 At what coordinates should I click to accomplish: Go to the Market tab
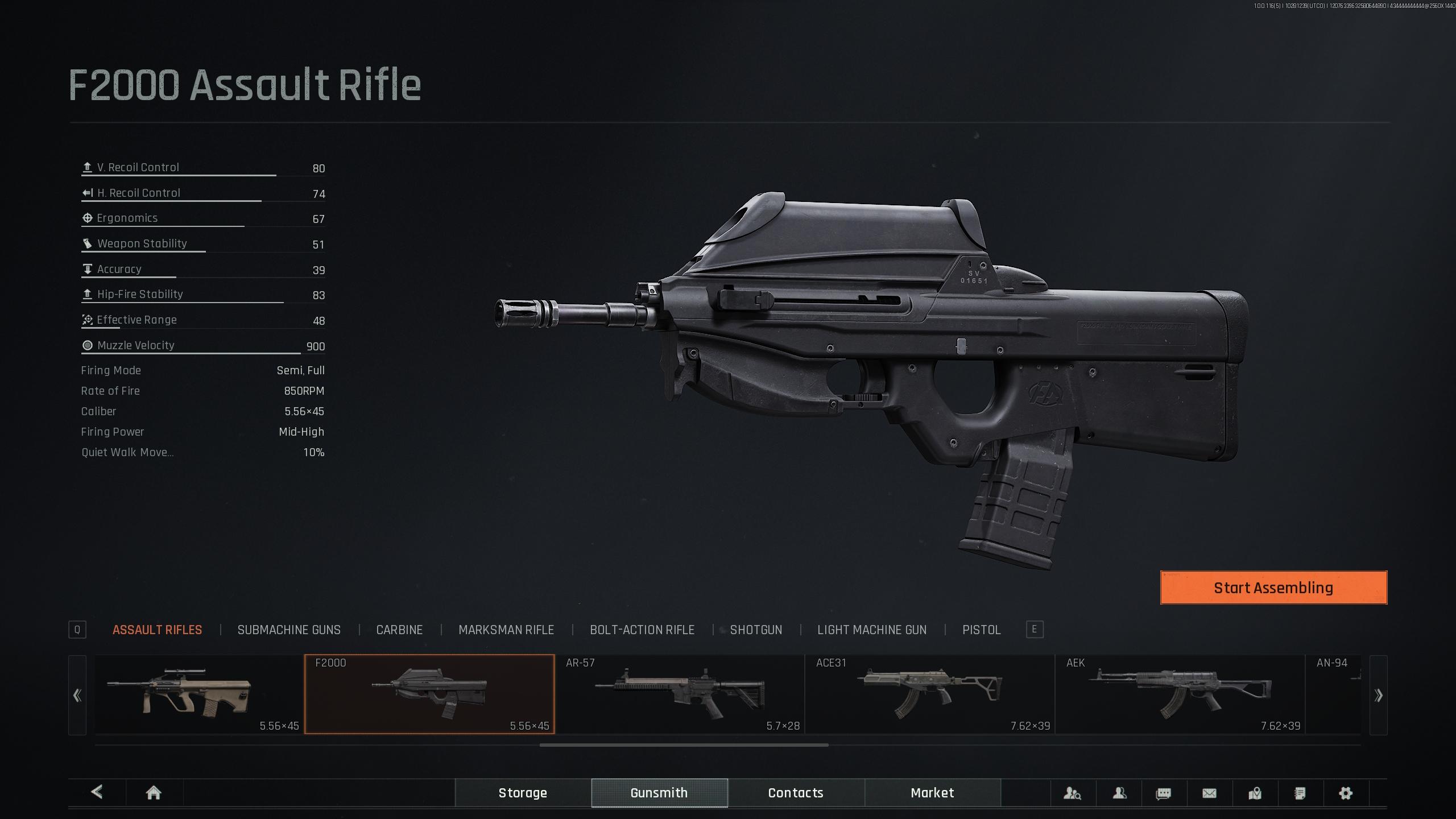pyautogui.click(x=932, y=793)
